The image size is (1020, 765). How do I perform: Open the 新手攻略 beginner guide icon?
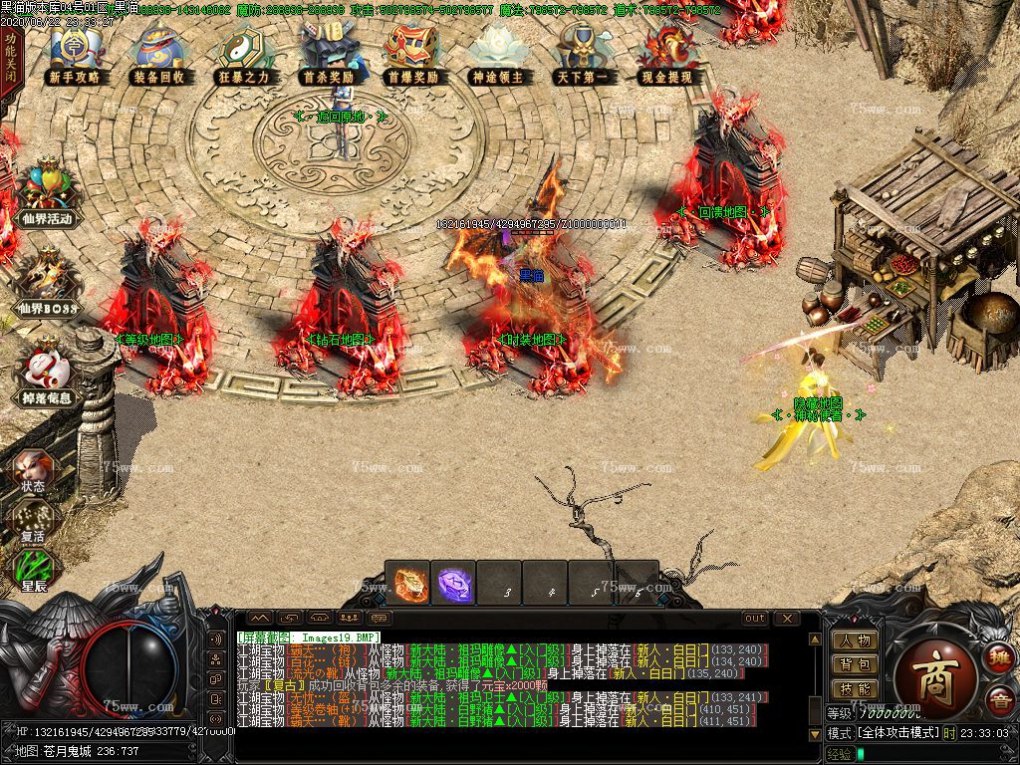(x=73, y=54)
